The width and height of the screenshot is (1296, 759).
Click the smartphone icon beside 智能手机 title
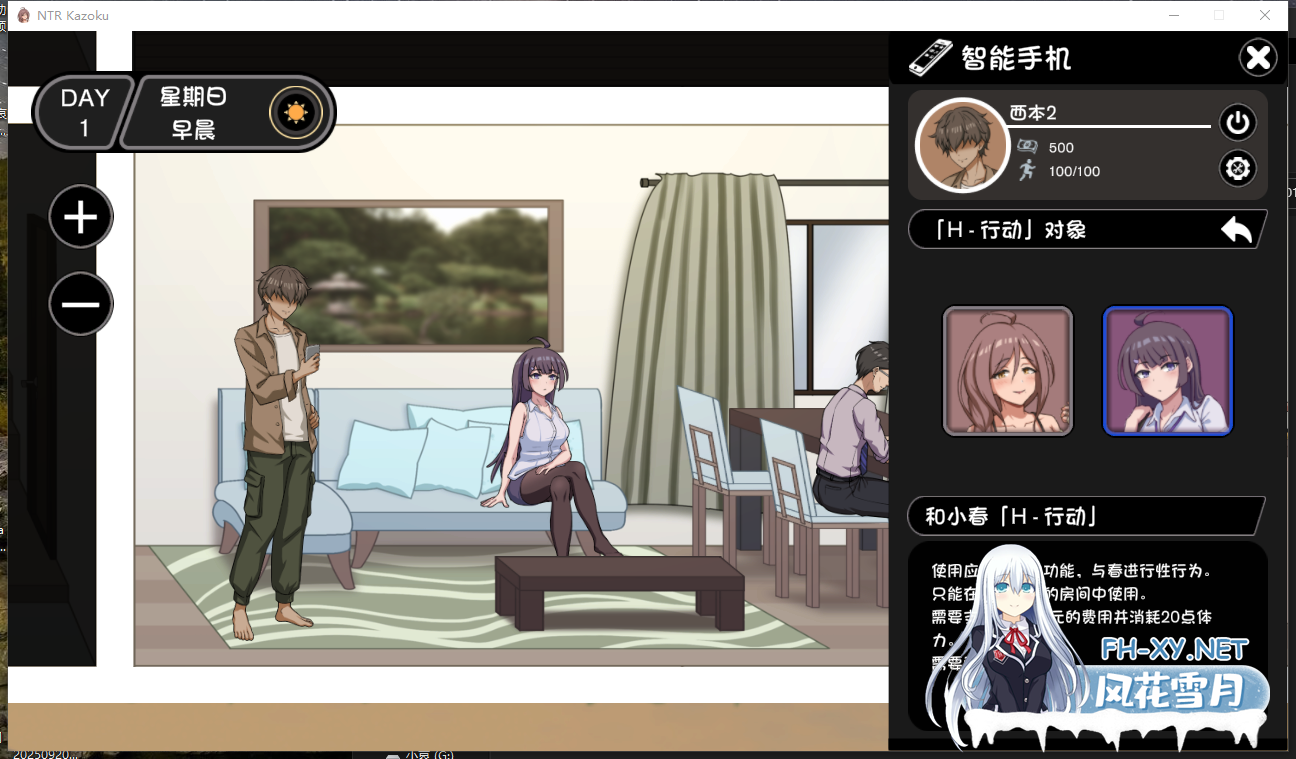click(931, 58)
